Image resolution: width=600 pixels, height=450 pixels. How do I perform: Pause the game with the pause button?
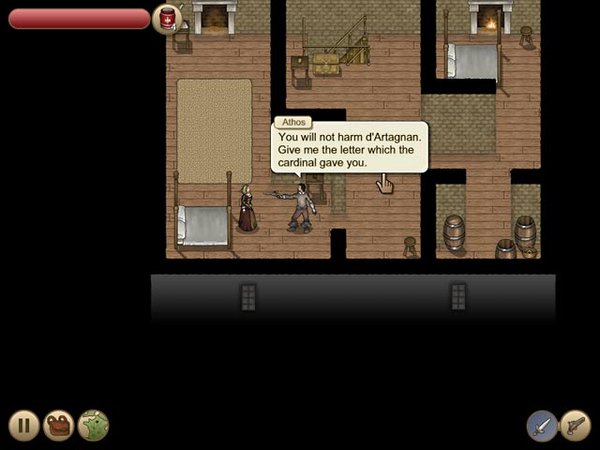pyautogui.click(x=24, y=425)
